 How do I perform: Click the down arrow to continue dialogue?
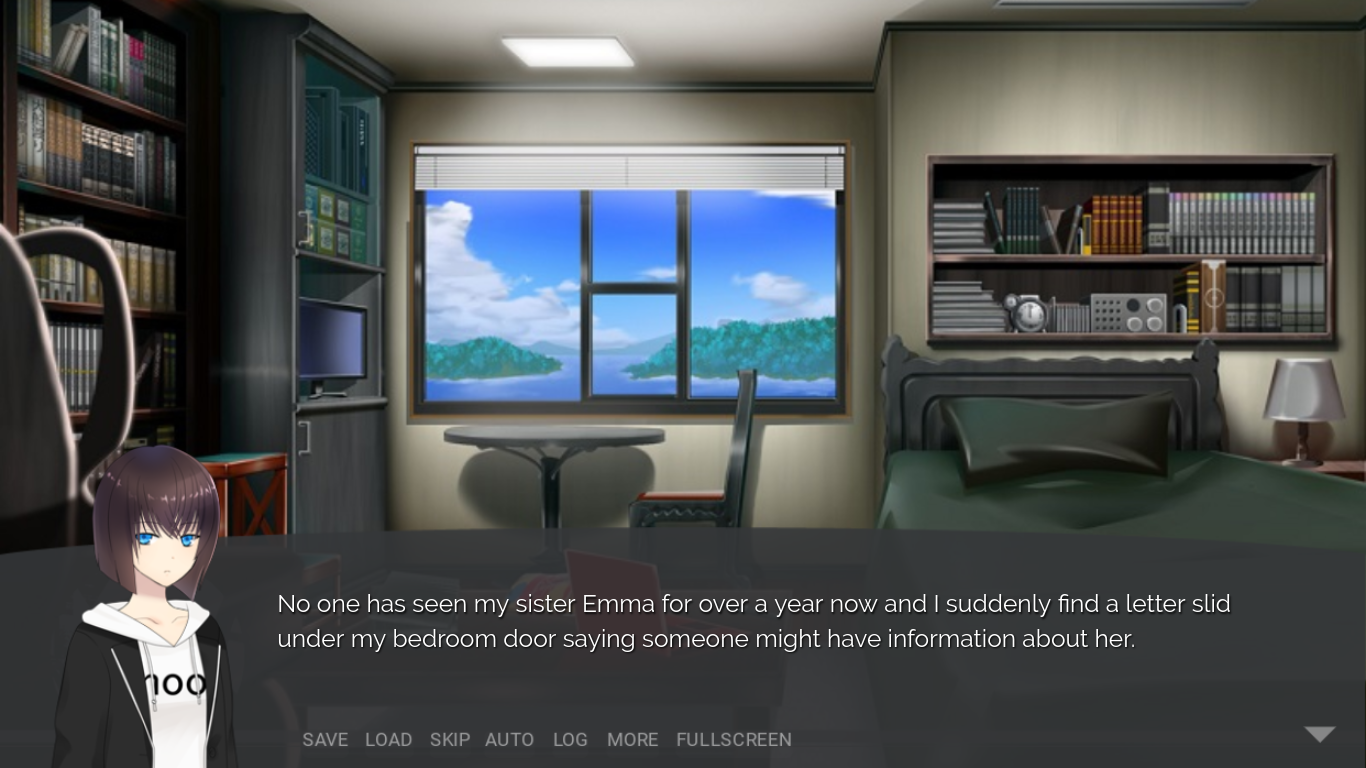[1320, 735]
